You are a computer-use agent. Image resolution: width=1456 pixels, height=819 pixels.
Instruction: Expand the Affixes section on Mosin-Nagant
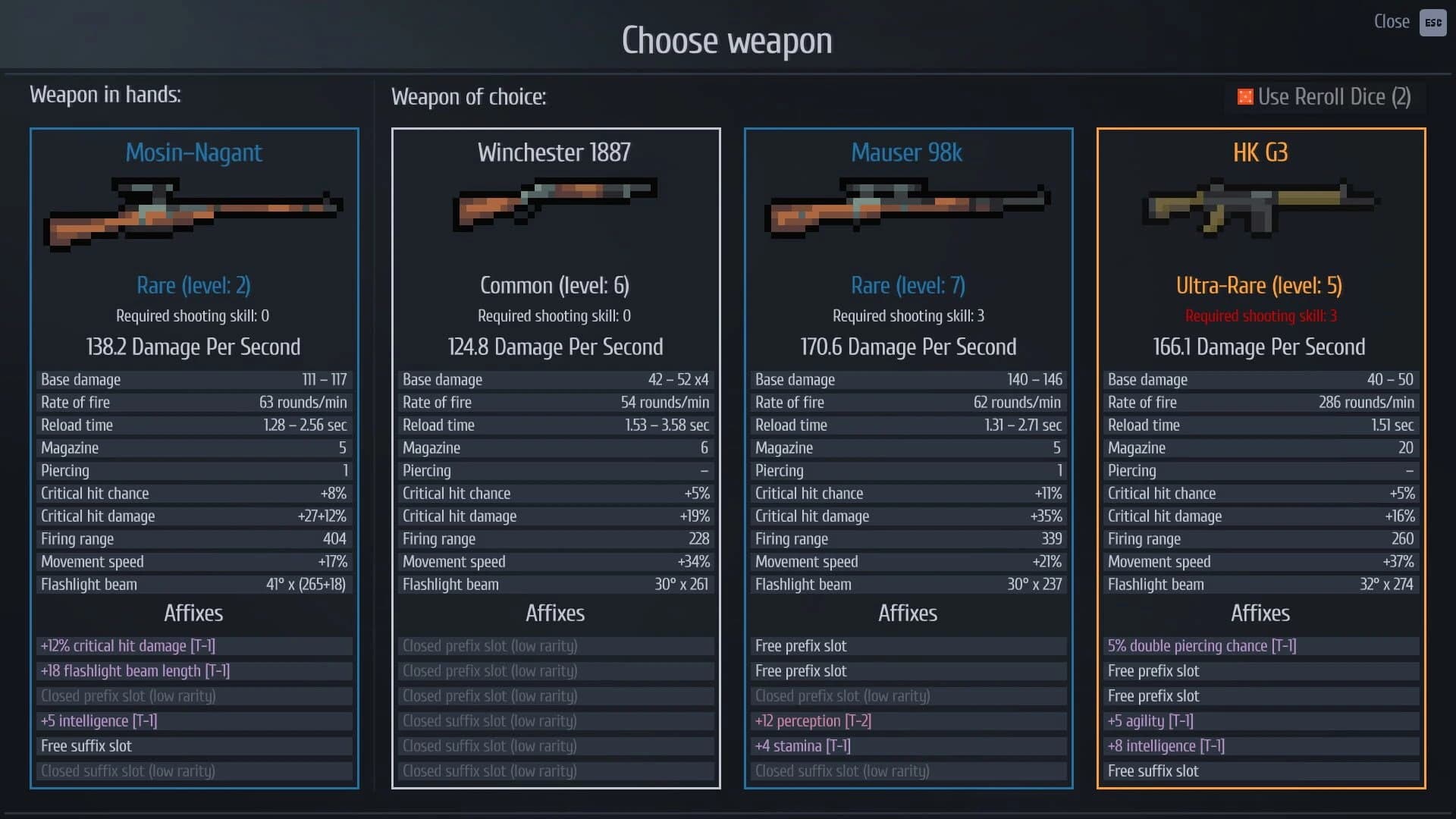pos(193,613)
